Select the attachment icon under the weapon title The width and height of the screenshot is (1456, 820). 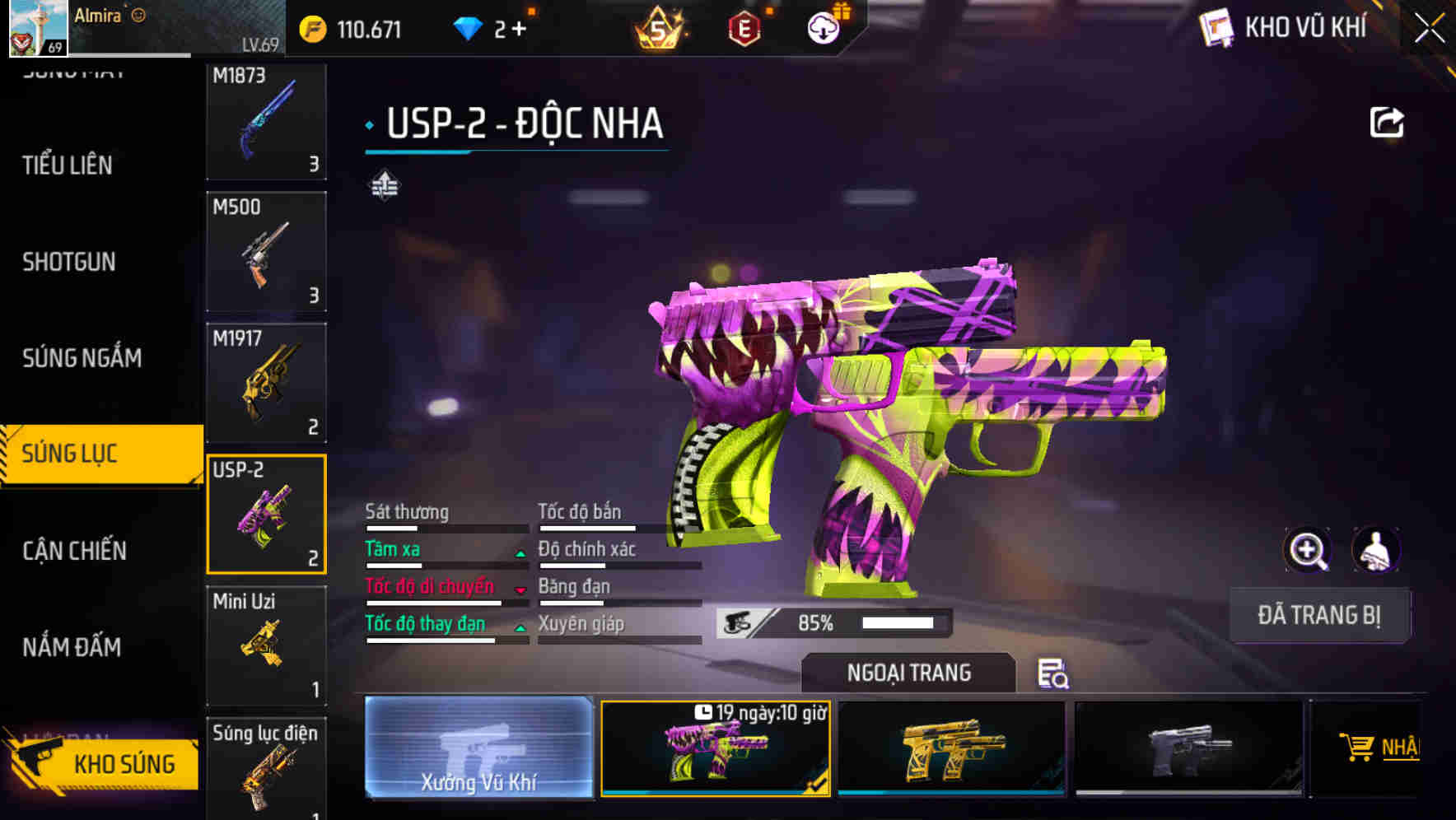(x=384, y=184)
